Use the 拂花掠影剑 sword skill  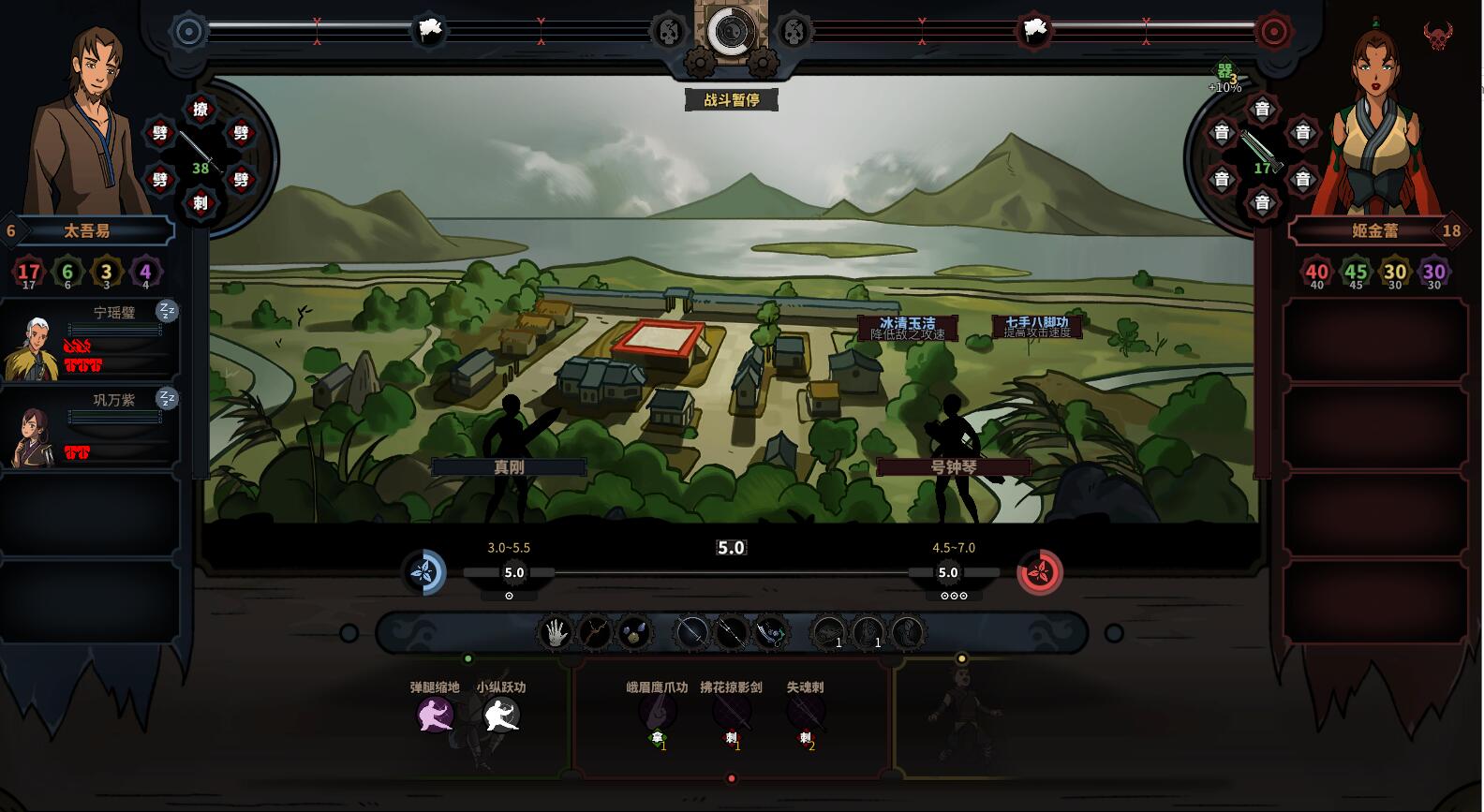[731, 713]
